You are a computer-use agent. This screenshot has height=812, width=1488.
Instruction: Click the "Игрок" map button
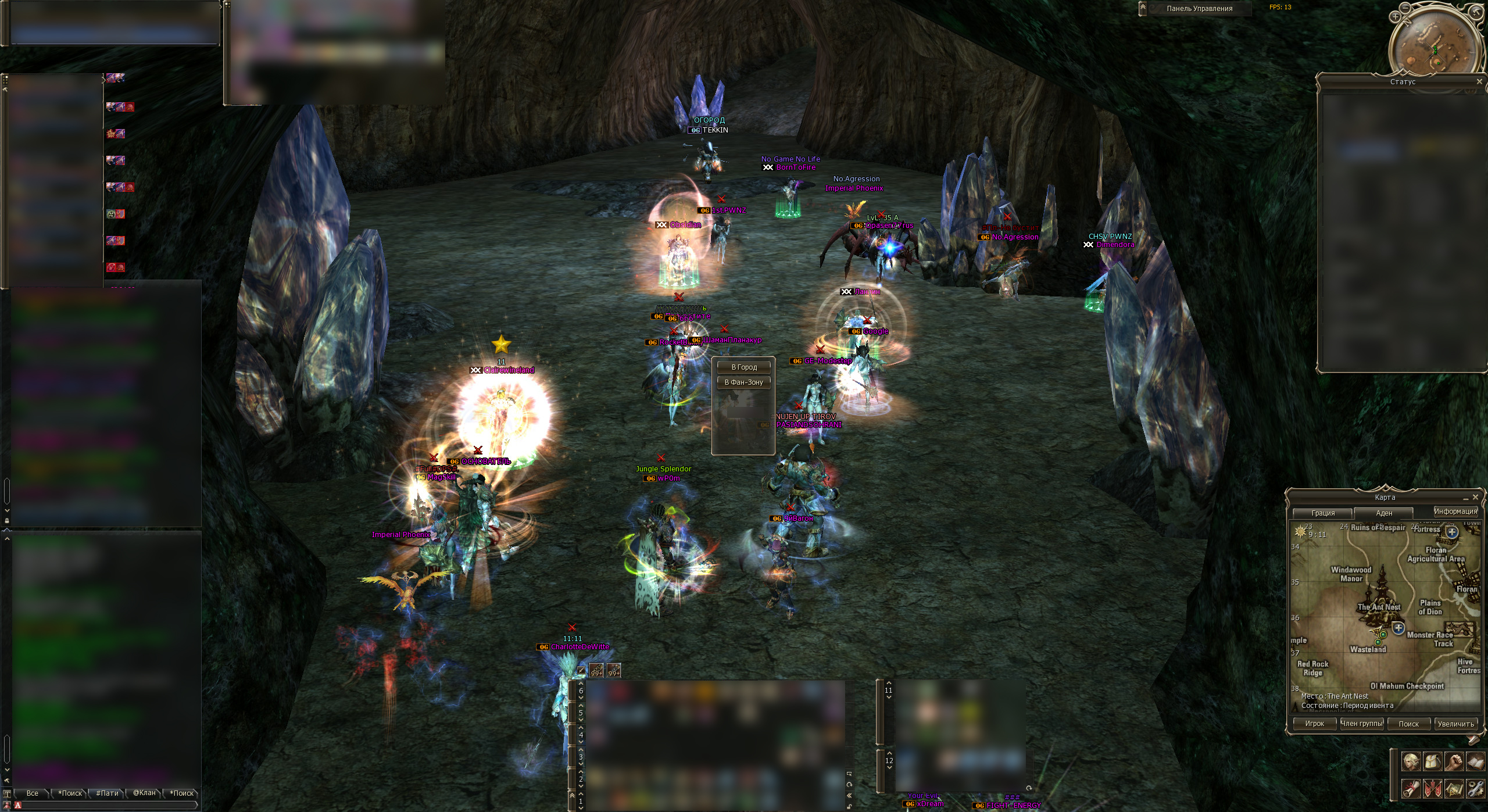pyautogui.click(x=1314, y=724)
